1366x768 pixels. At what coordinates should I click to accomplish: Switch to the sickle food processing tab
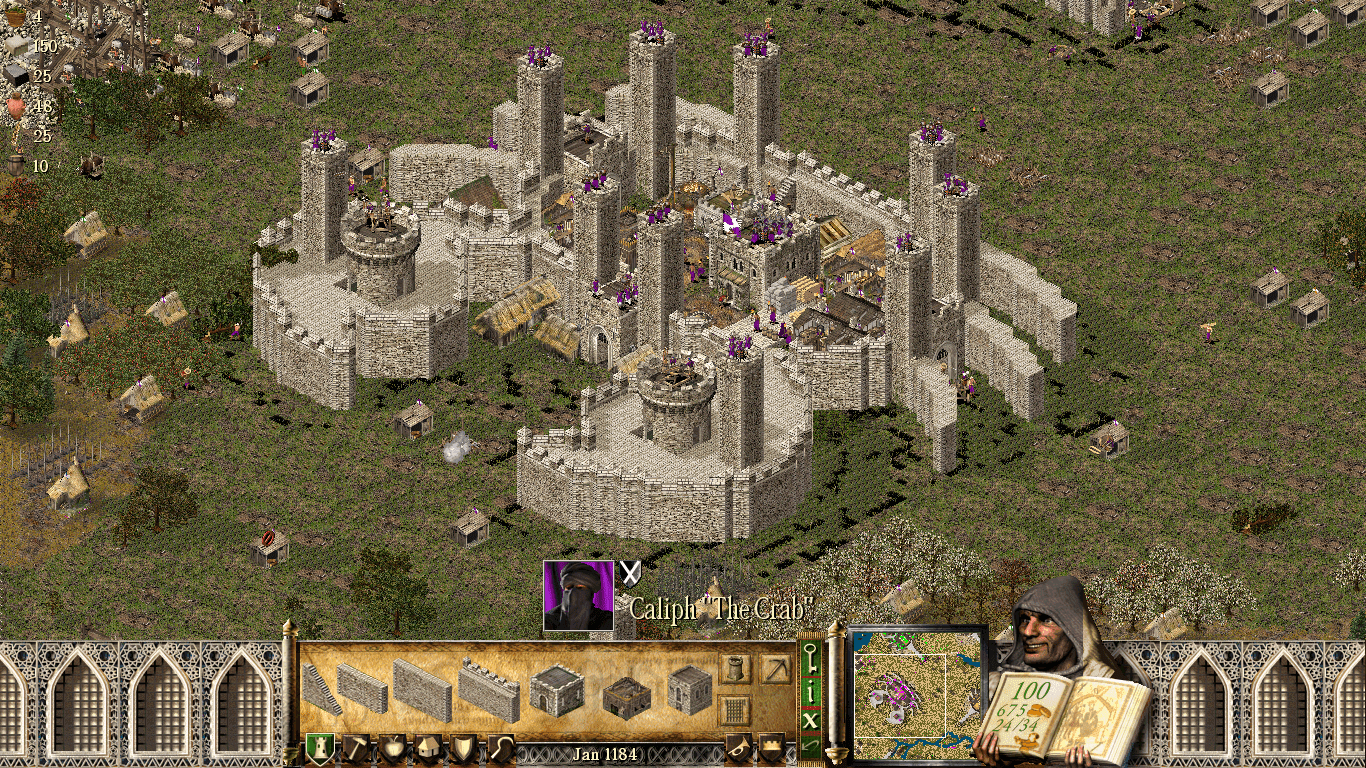(499, 749)
